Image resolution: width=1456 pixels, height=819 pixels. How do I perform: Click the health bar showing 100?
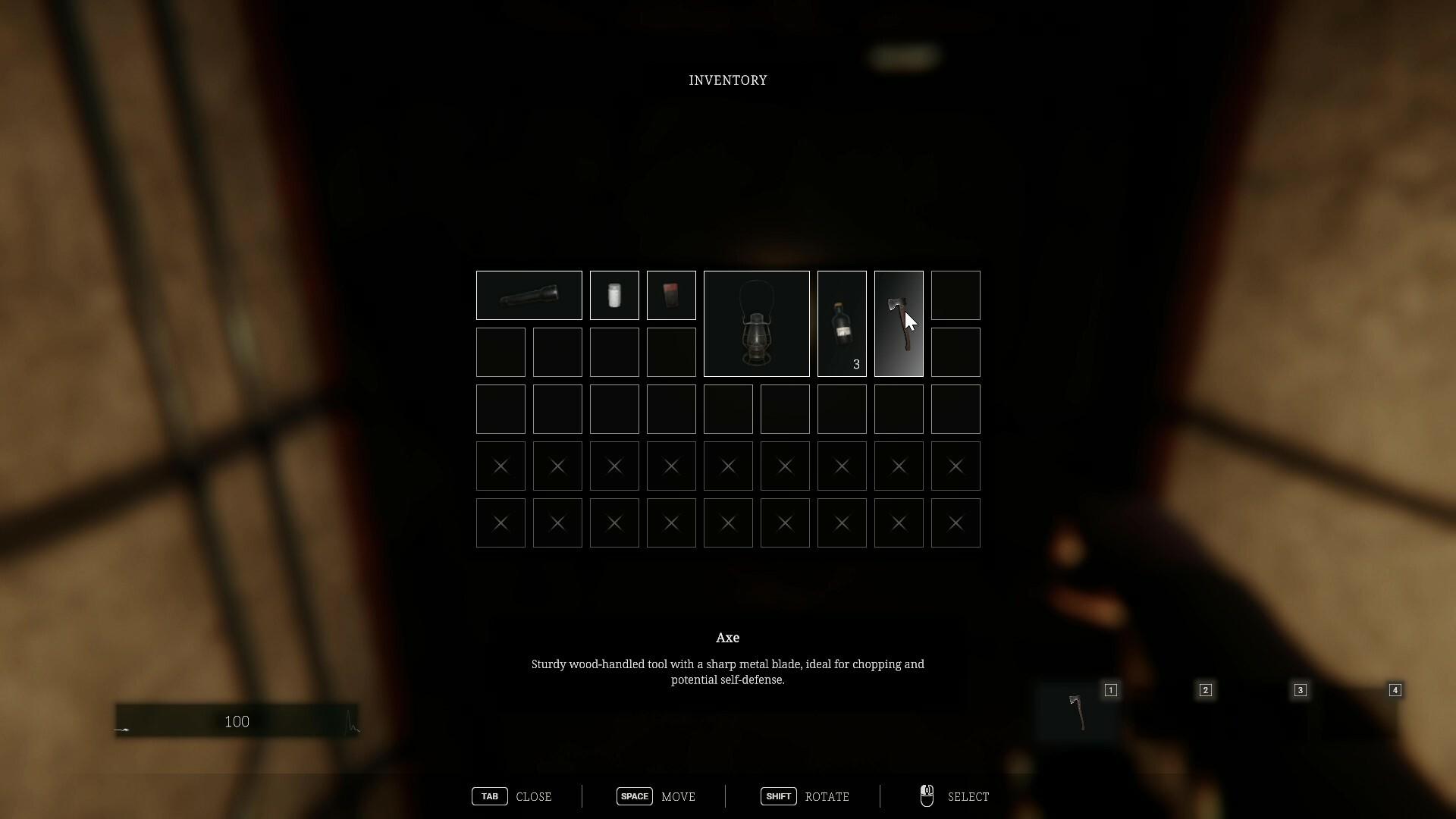coord(236,721)
